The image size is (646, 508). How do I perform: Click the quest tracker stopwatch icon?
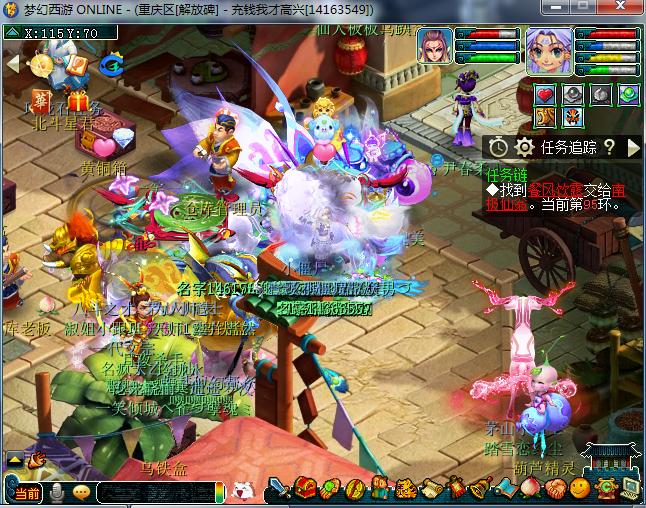[x=499, y=147]
